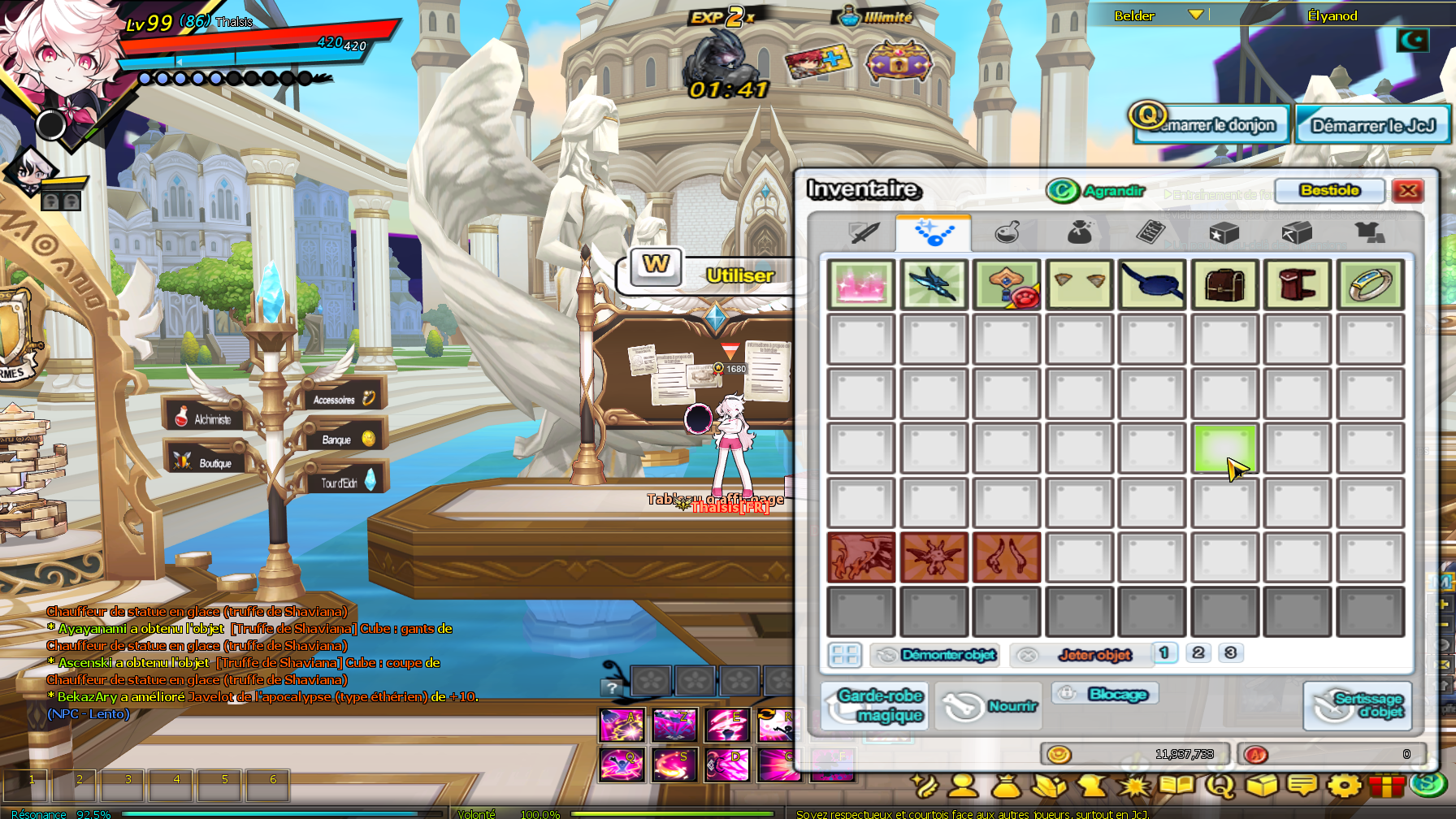The image size is (1456, 819).
Task: Start the JcJ match
Action: (x=1372, y=126)
